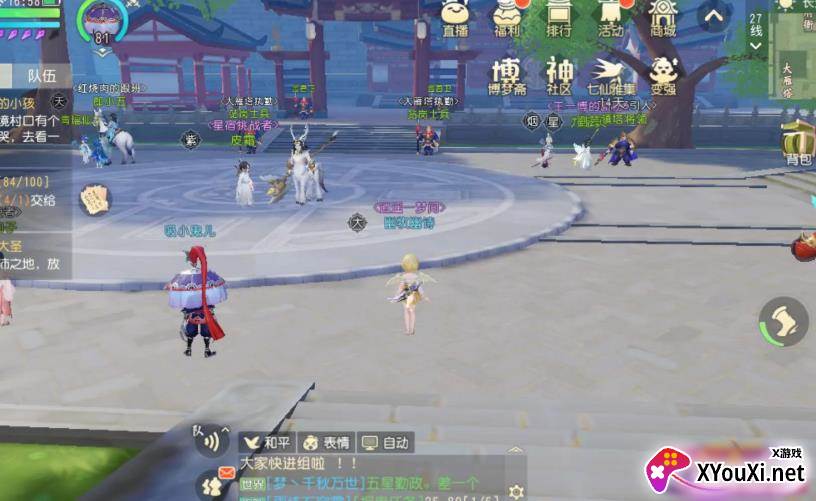Toggle the 和平 peace mode button
This screenshot has height=501, width=816.
click(265, 442)
